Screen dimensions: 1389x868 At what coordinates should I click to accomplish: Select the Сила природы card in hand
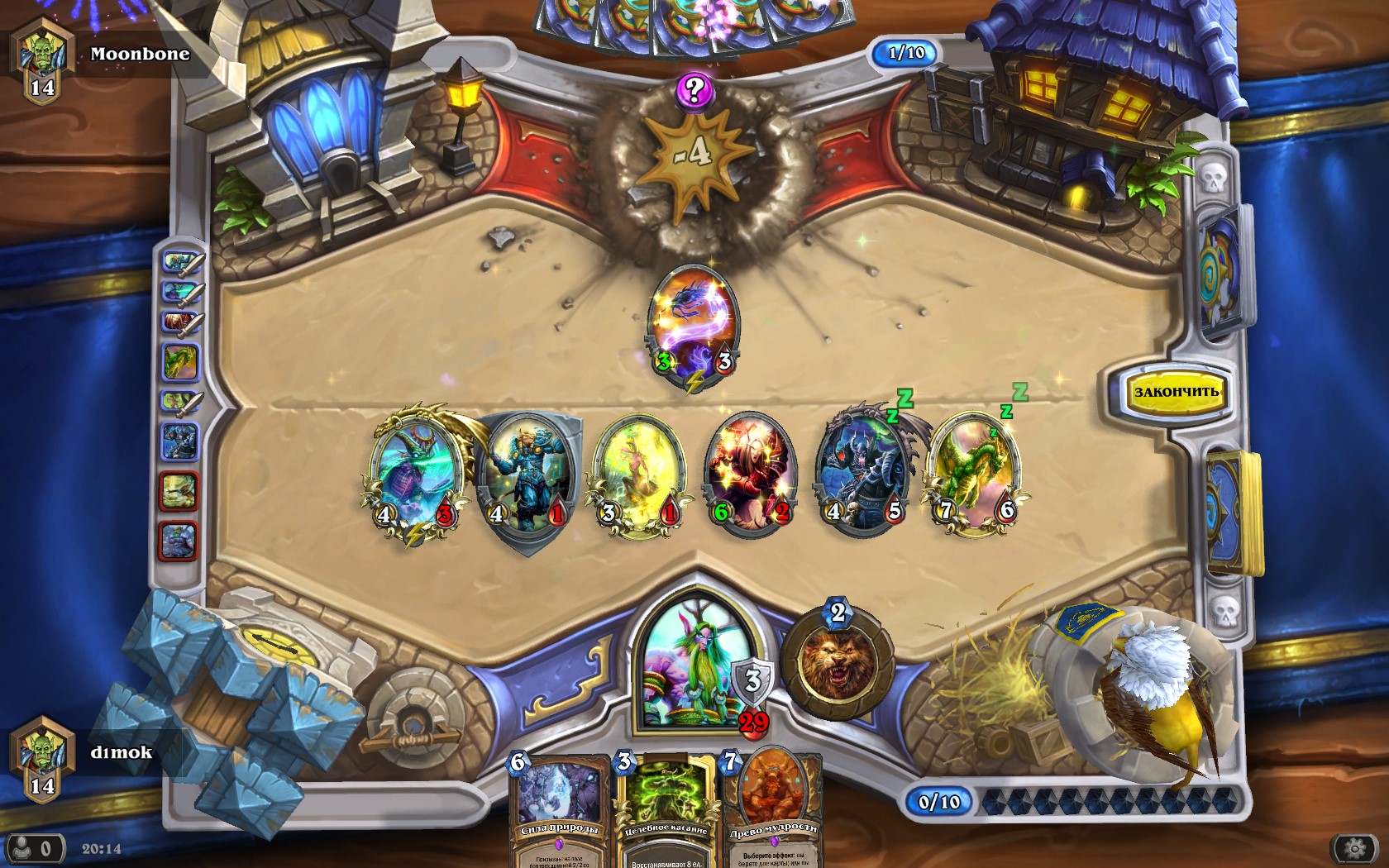[560, 810]
